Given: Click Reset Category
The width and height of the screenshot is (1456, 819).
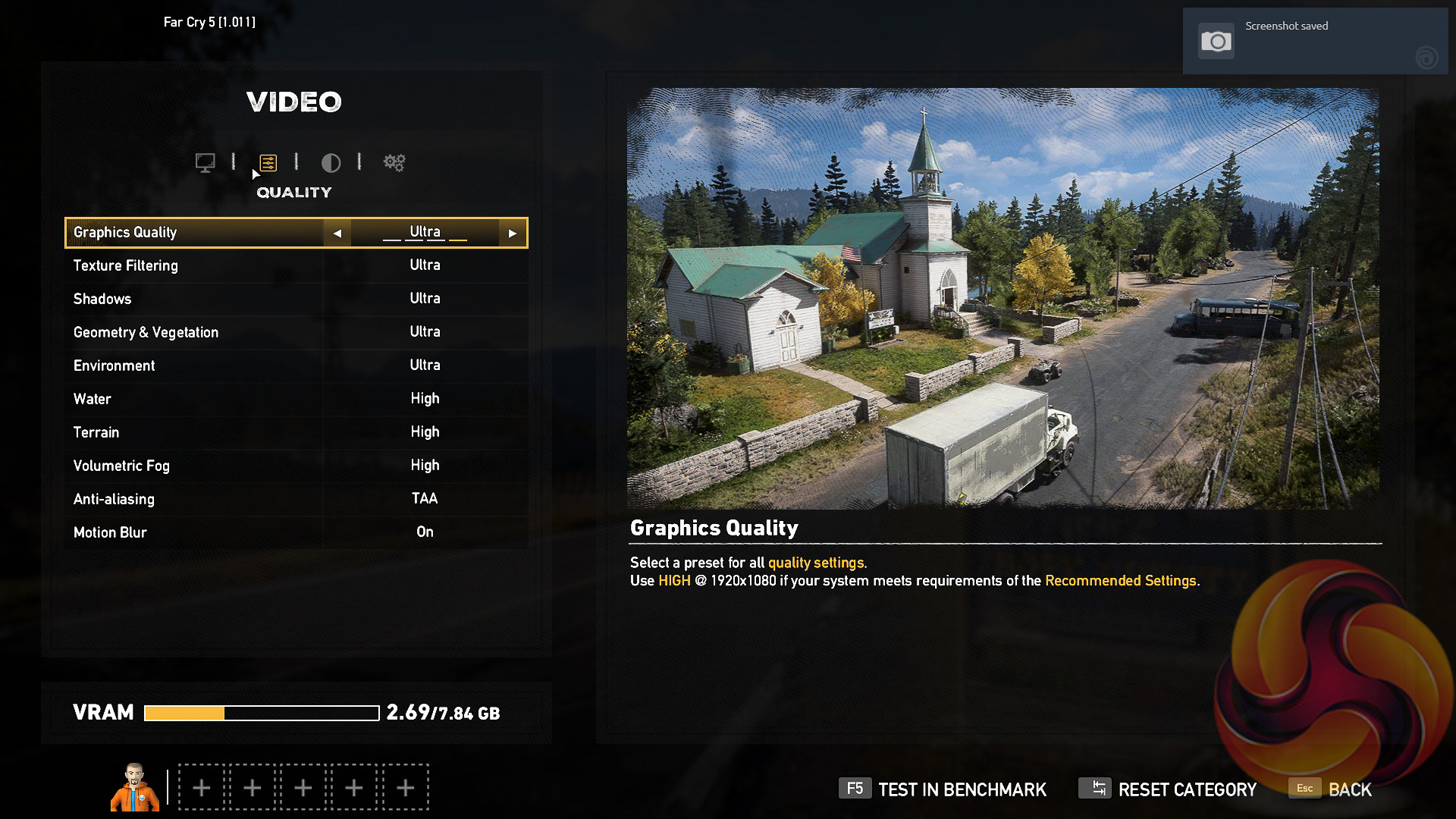Looking at the screenshot, I should coord(1168,789).
